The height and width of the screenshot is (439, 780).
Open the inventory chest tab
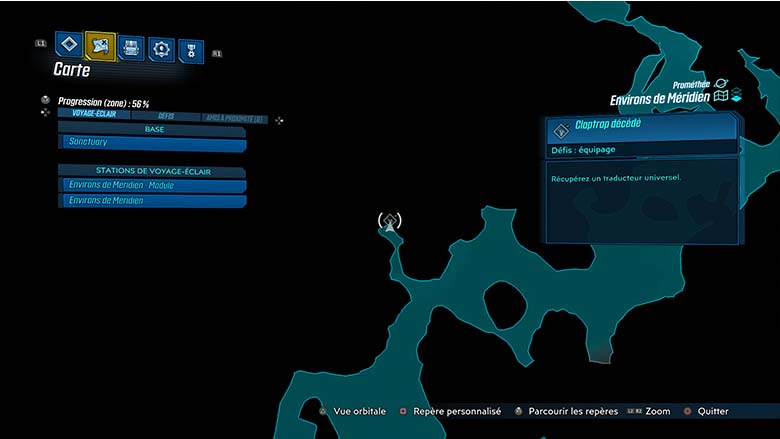point(131,47)
